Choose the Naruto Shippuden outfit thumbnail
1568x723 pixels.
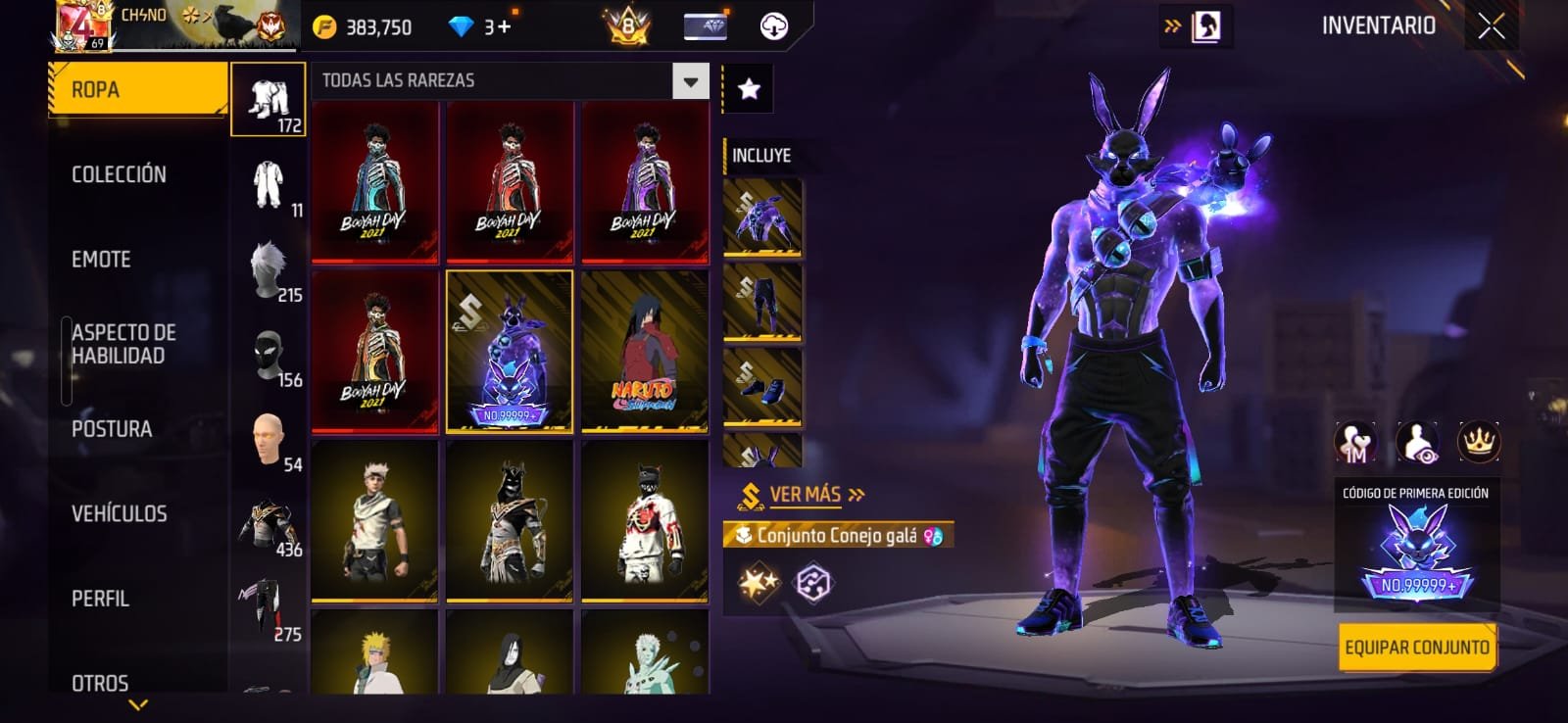644,351
